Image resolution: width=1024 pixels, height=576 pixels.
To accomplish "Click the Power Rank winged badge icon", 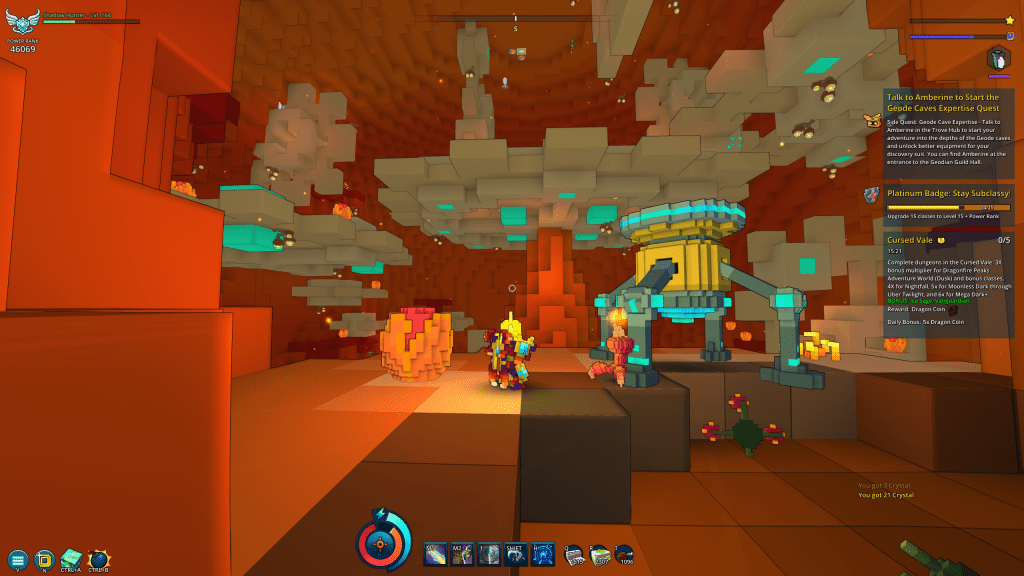I will (x=22, y=22).
